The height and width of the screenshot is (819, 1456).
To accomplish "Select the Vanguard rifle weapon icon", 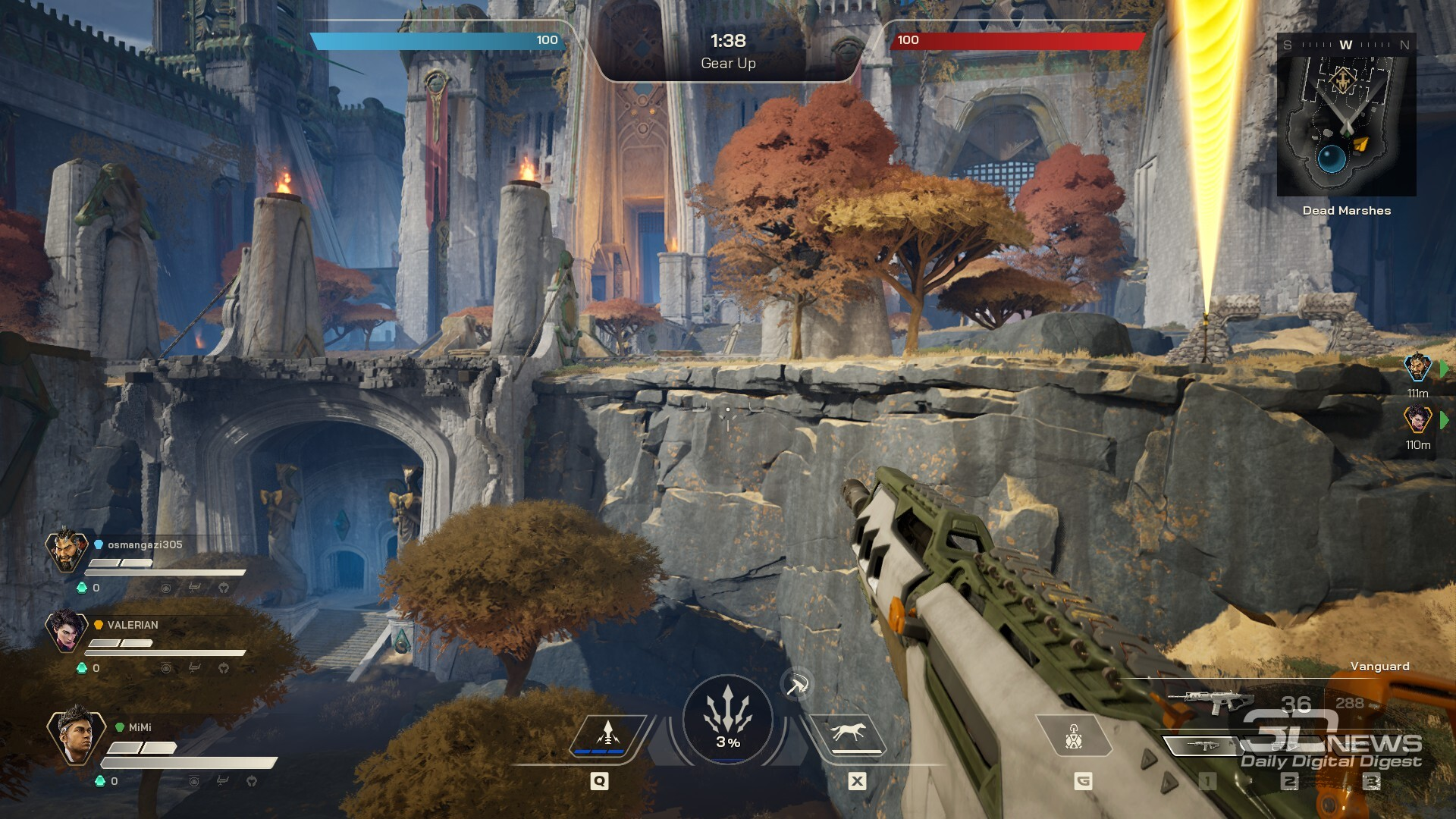I will [x=1210, y=701].
